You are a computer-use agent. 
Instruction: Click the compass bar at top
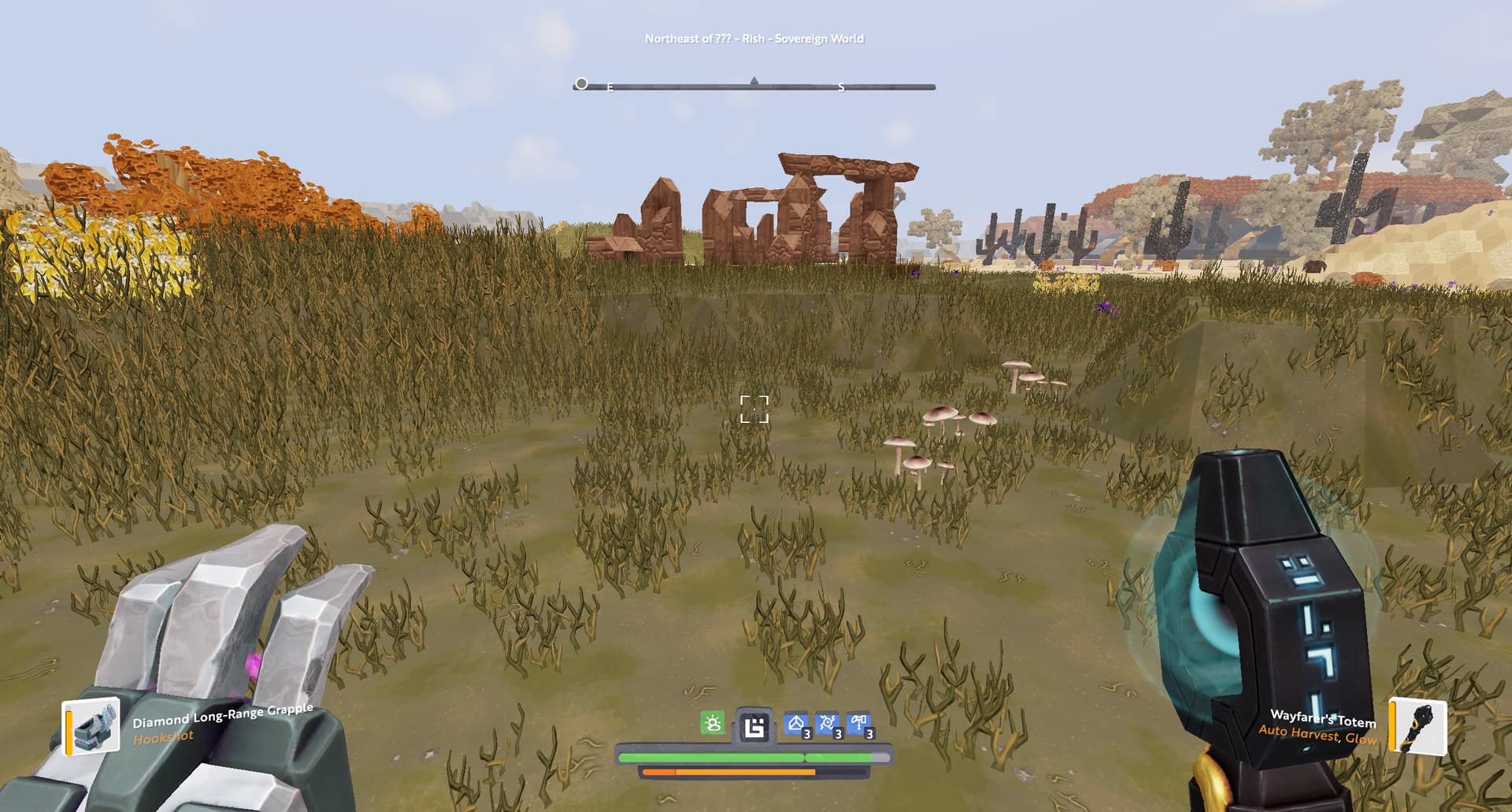click(x=754, y=87)
